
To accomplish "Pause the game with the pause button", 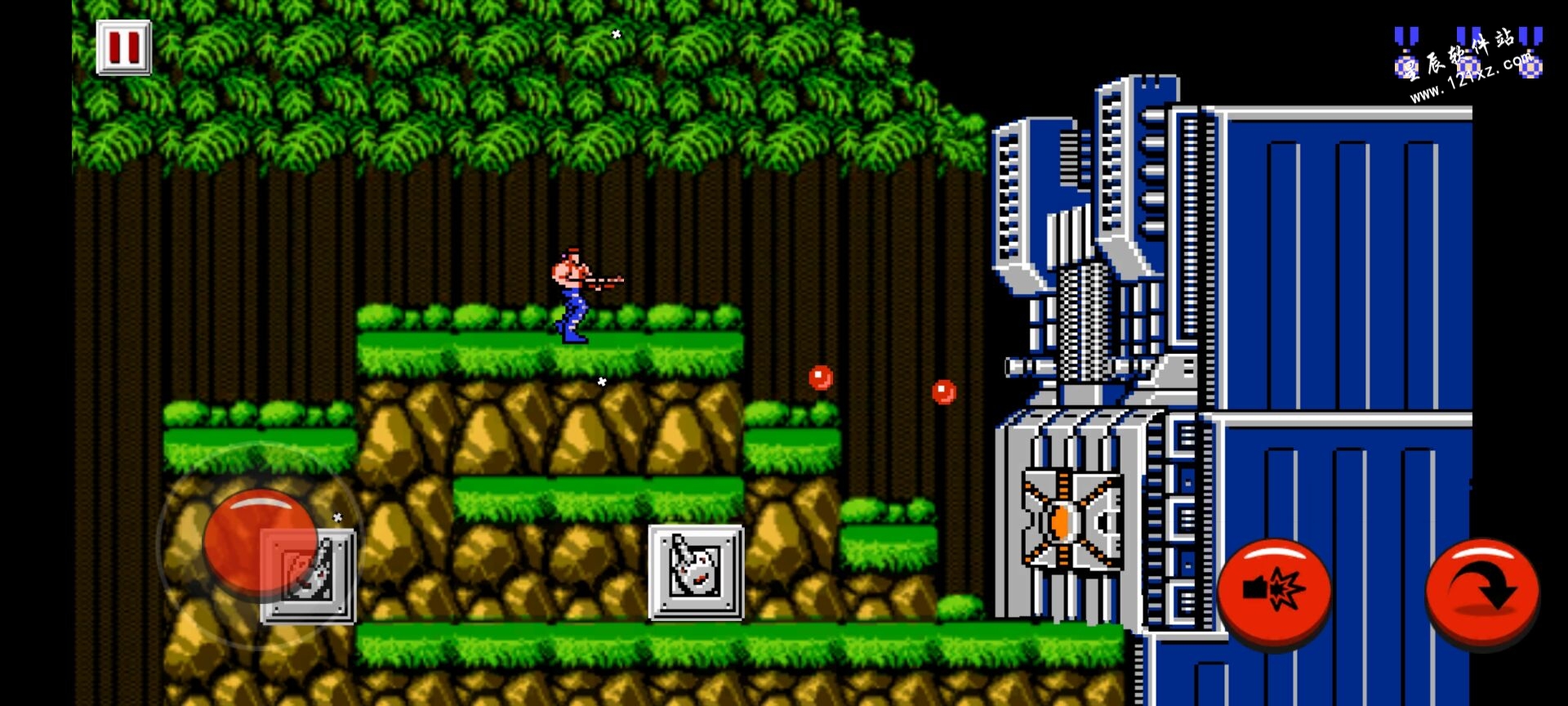I will 124,48.
